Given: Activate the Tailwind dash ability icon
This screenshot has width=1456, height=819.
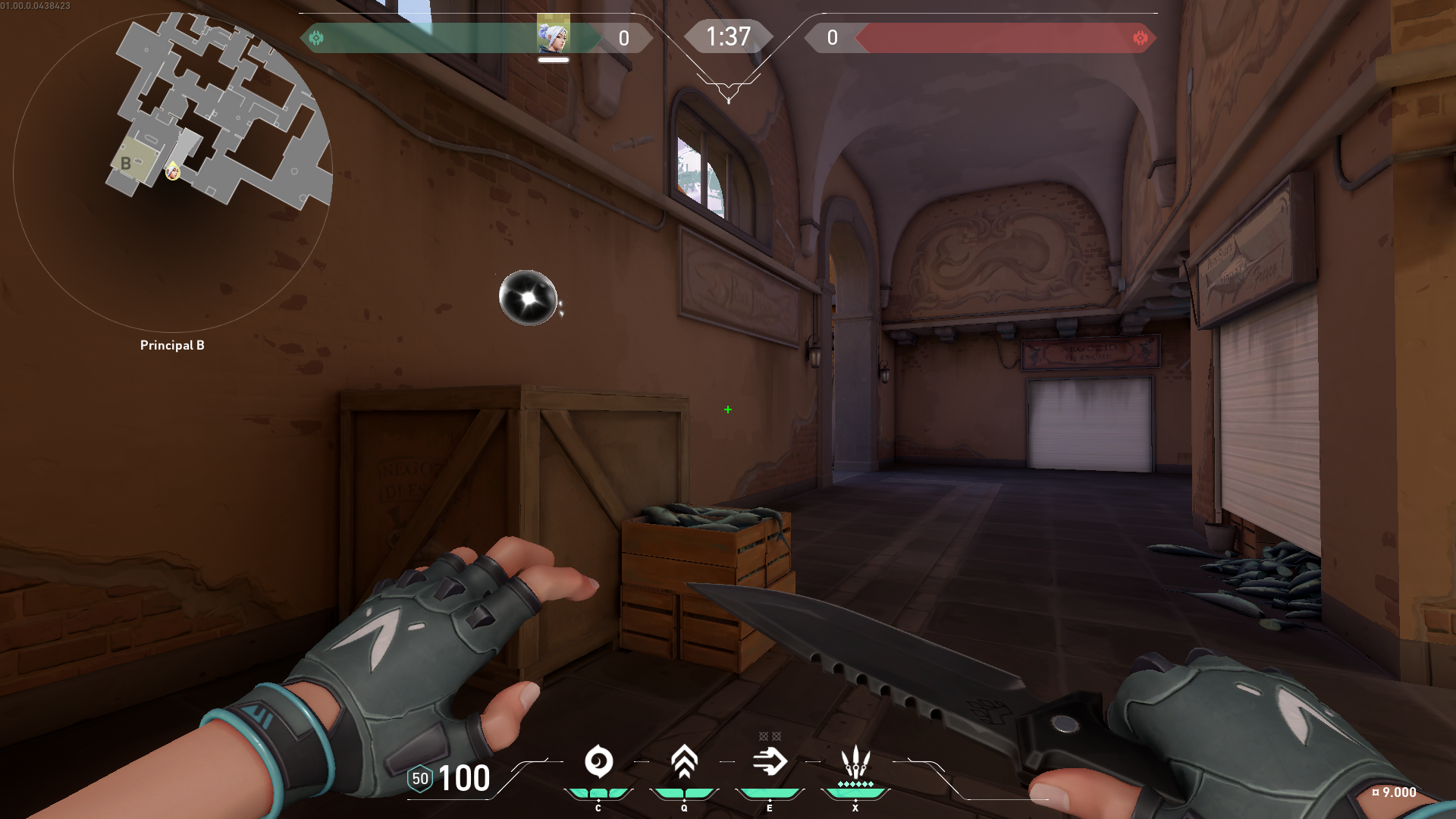Looking at the screenshot, I should pos(770,761).
